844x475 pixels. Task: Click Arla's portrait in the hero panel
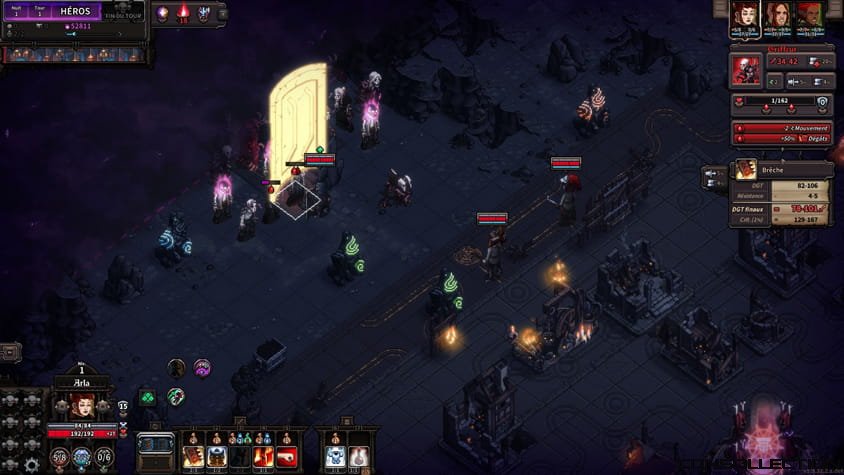coord(83,405)
